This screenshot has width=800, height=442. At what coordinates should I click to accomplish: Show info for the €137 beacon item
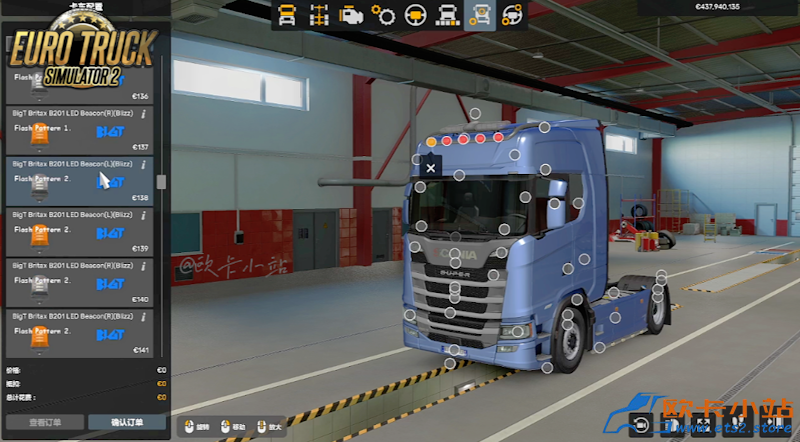click(145, 114)
